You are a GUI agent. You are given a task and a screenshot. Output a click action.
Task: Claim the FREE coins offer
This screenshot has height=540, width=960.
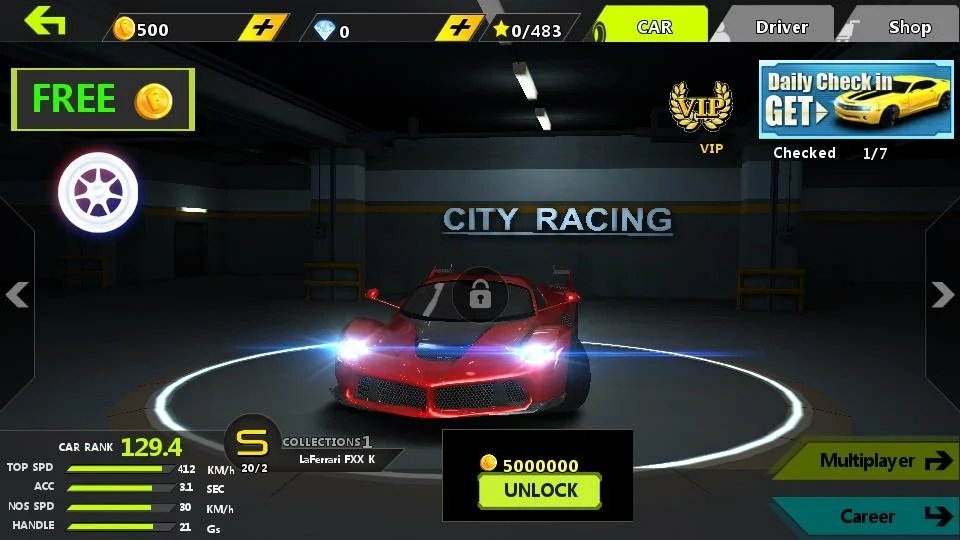[x=103, y=99]
